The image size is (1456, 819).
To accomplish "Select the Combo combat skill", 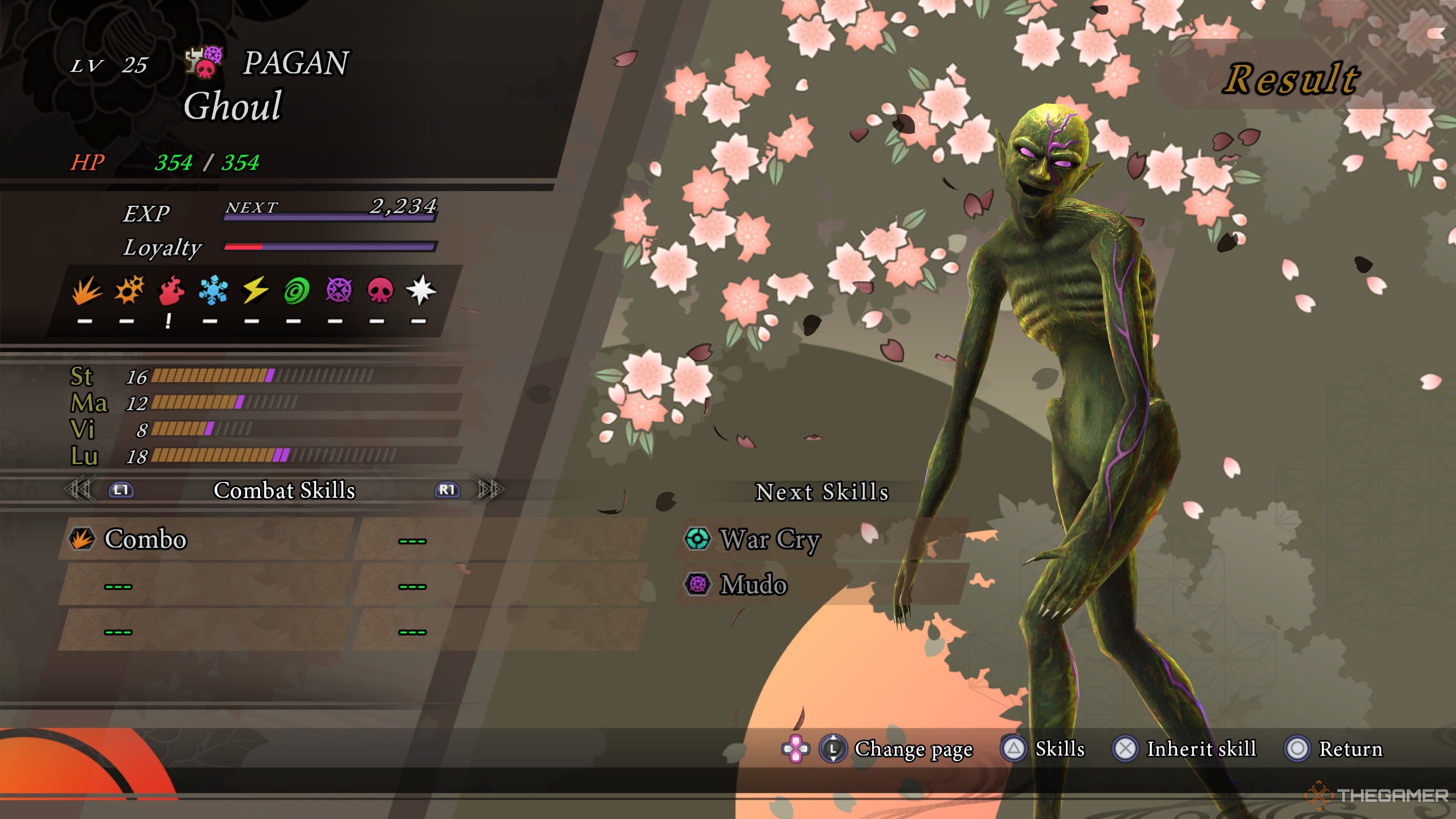I will 145,539.
